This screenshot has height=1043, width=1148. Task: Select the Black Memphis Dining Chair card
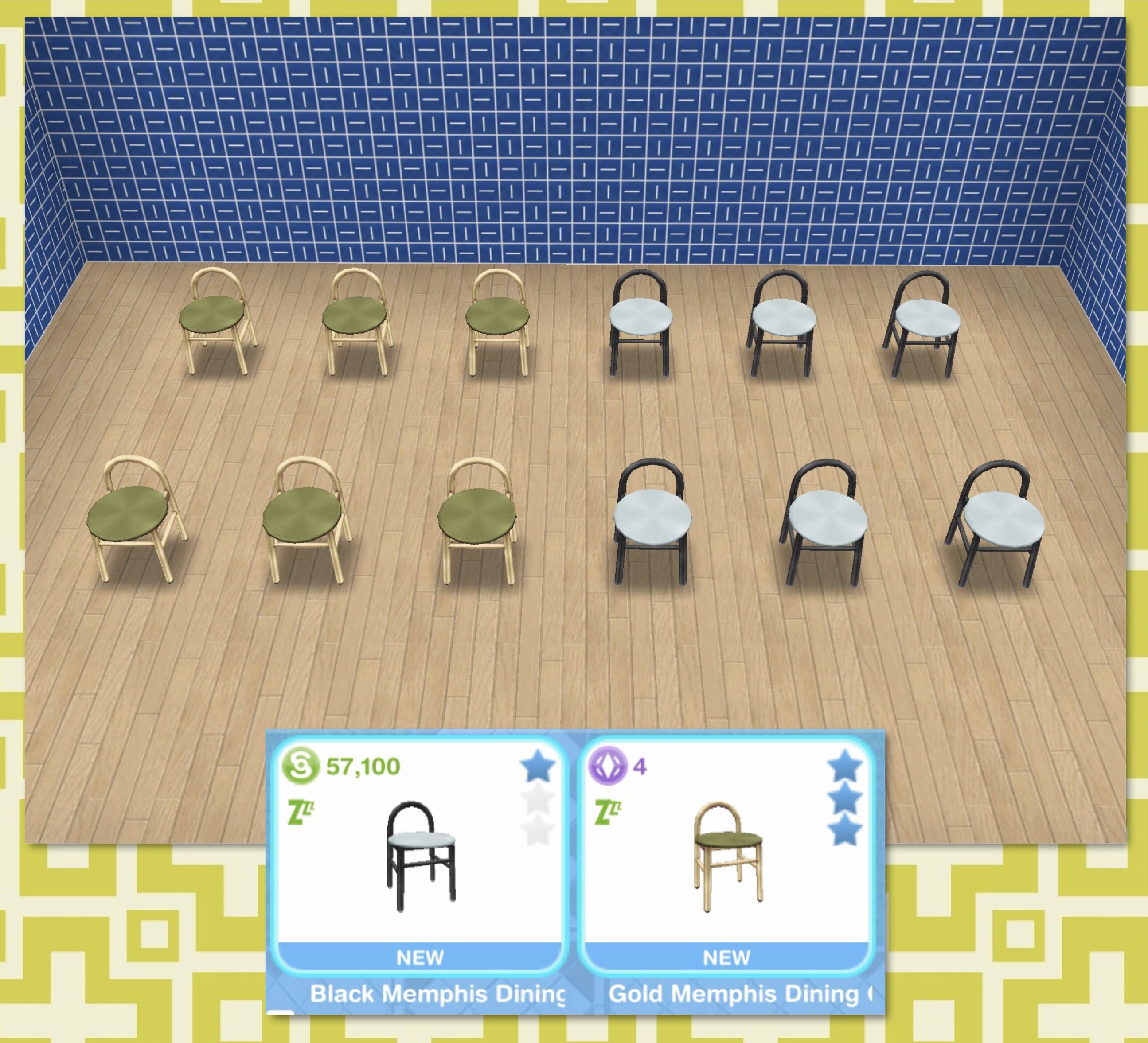coord(420,855)
